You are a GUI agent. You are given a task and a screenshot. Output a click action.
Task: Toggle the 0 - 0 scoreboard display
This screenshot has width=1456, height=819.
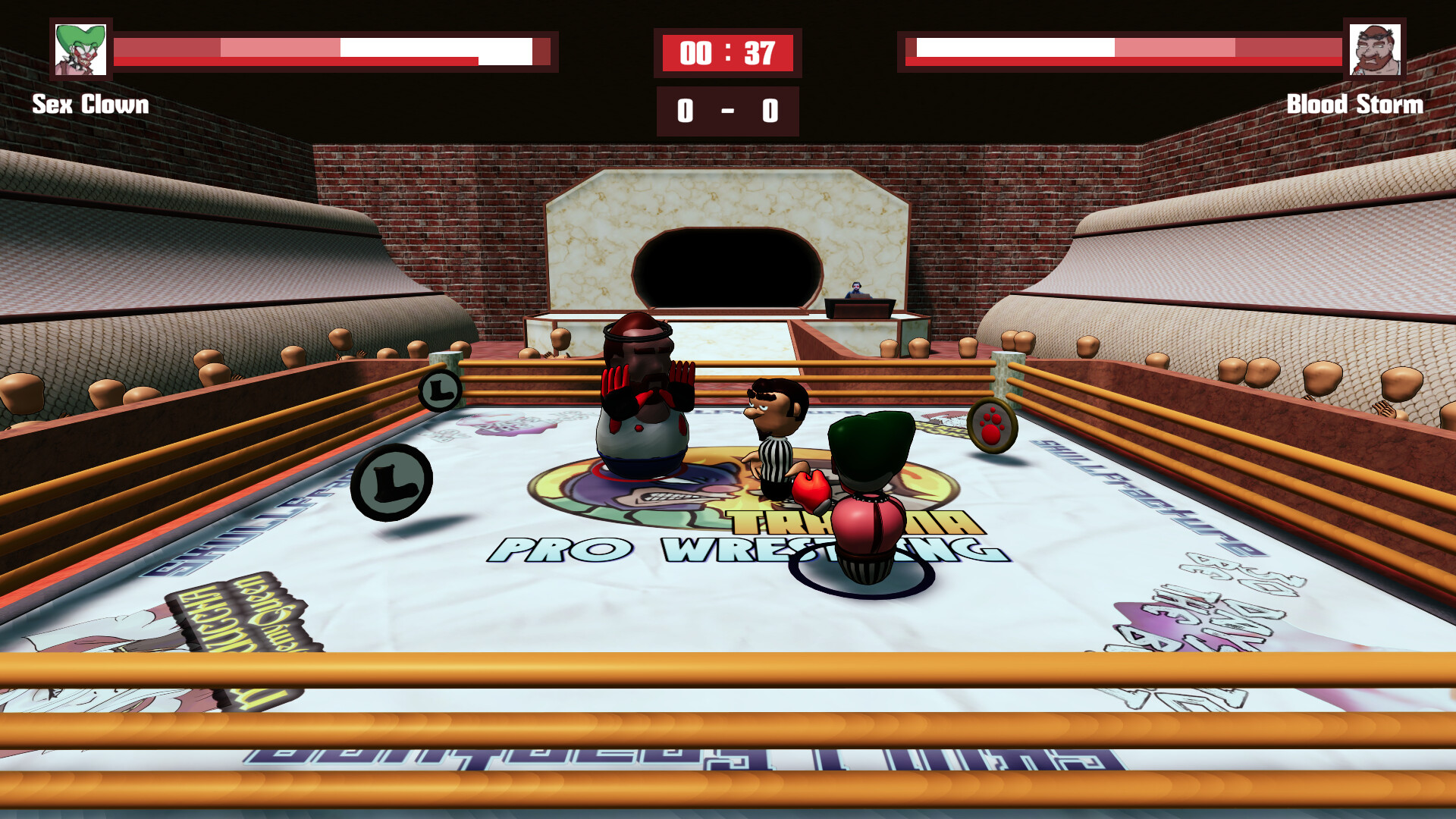coord(726,110)
